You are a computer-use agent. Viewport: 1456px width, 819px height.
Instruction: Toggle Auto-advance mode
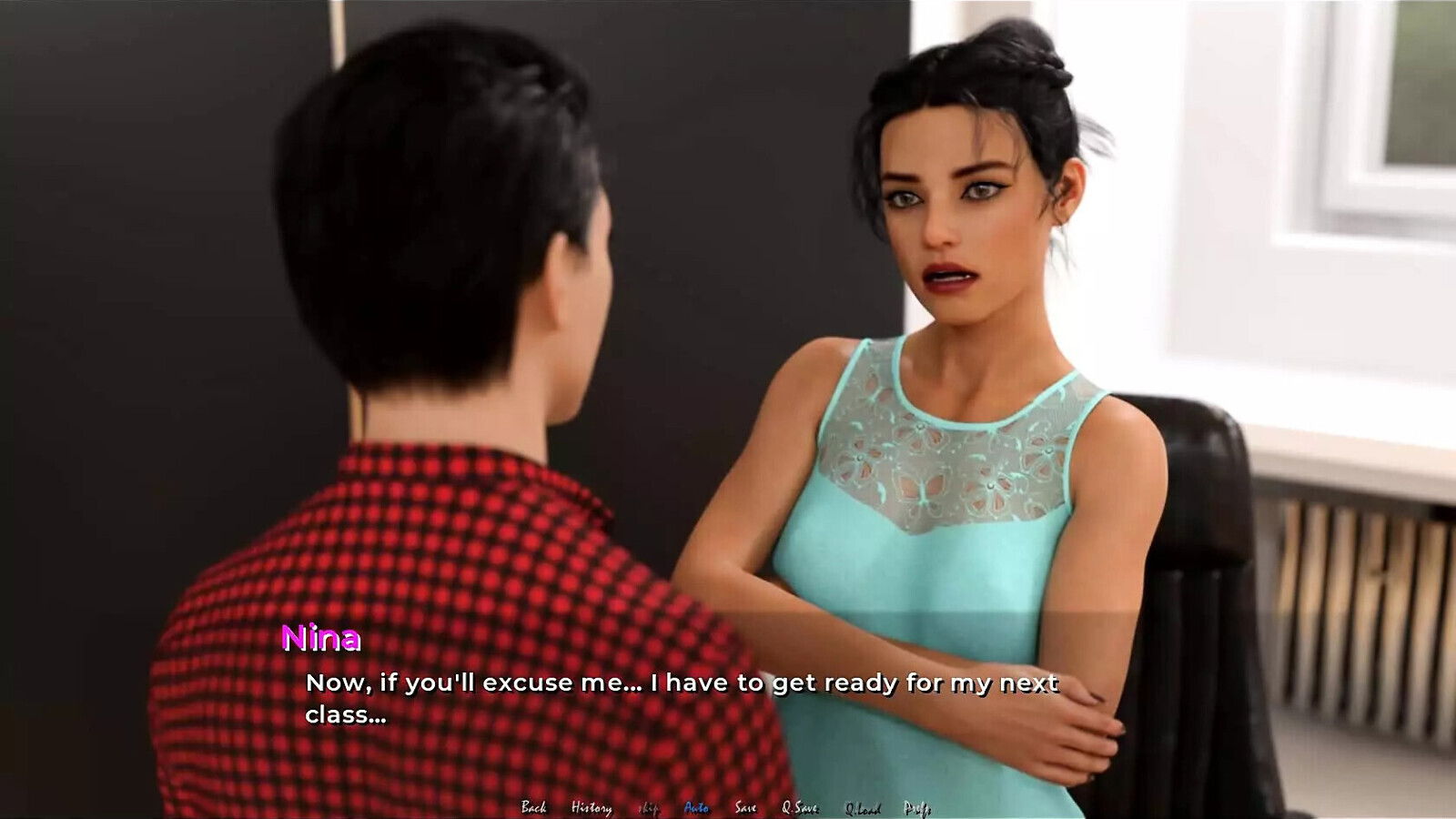(696, 807)
